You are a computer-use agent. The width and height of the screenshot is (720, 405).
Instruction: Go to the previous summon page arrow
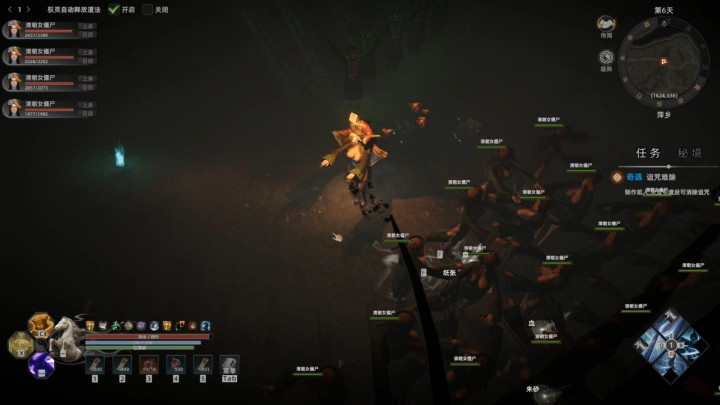click(9, 9)
